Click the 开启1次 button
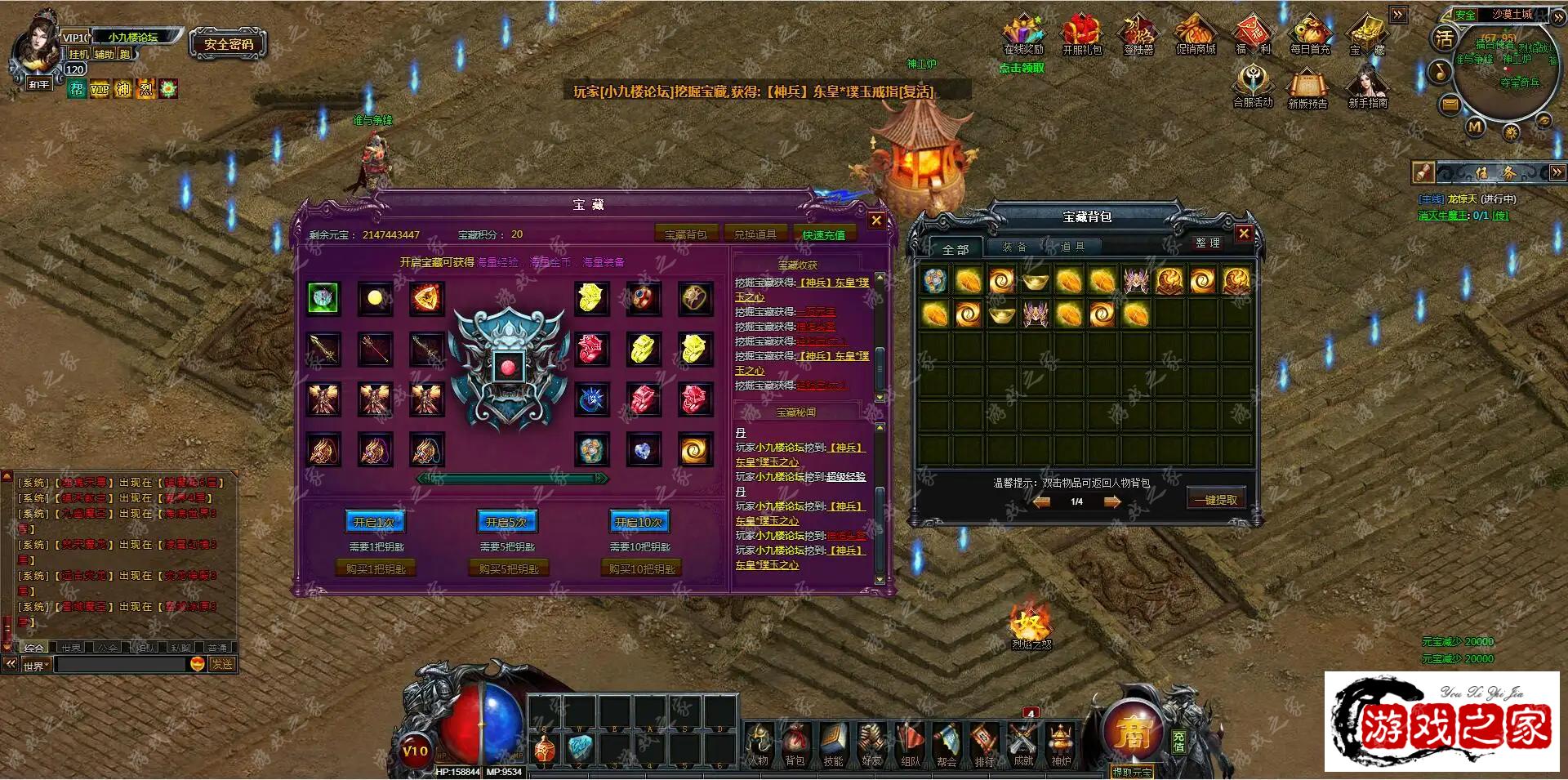 pyautogui.click(x=375, y=522)
